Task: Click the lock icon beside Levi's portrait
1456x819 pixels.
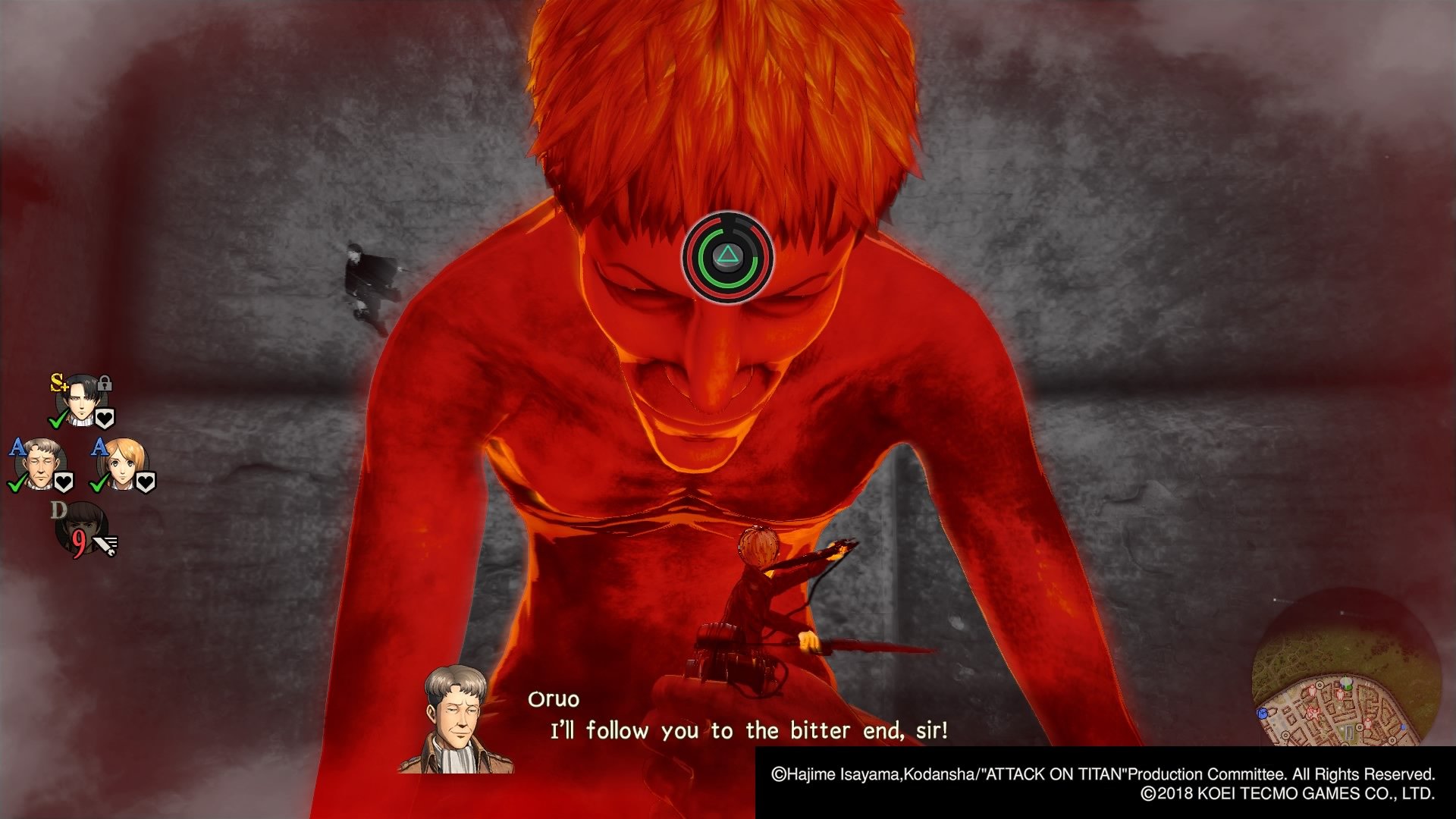Action: (x=104, y=384)
